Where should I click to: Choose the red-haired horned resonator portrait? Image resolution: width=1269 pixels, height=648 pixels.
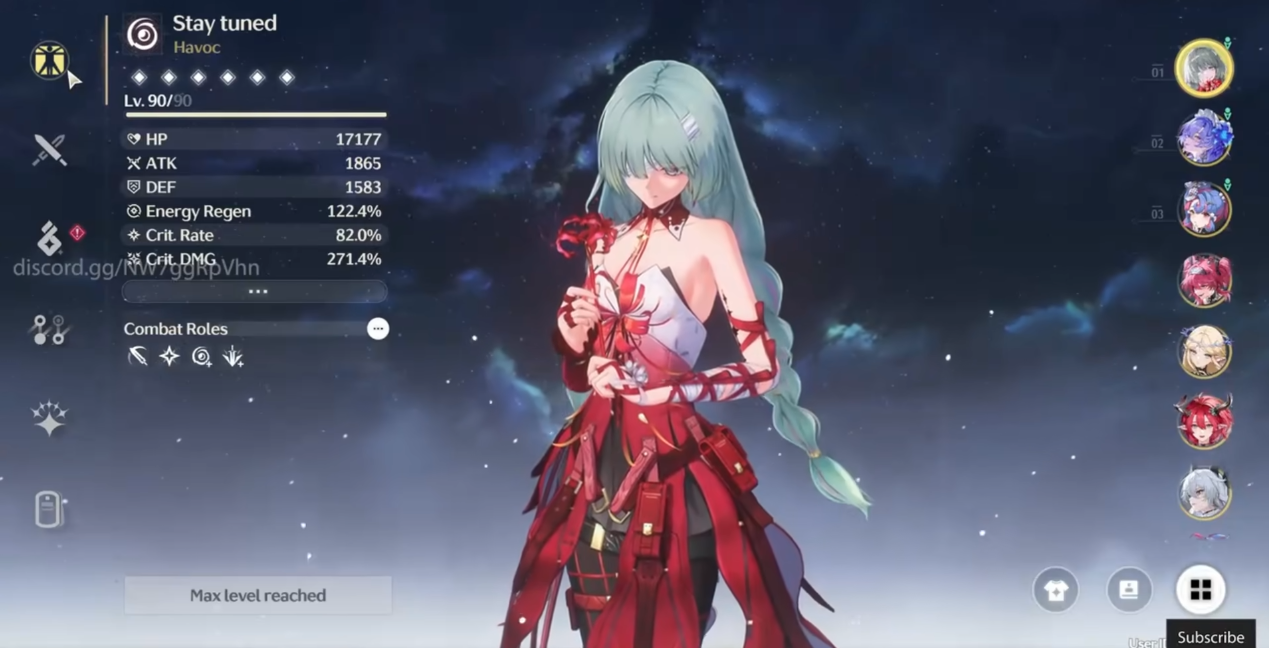coord(1203,421)
